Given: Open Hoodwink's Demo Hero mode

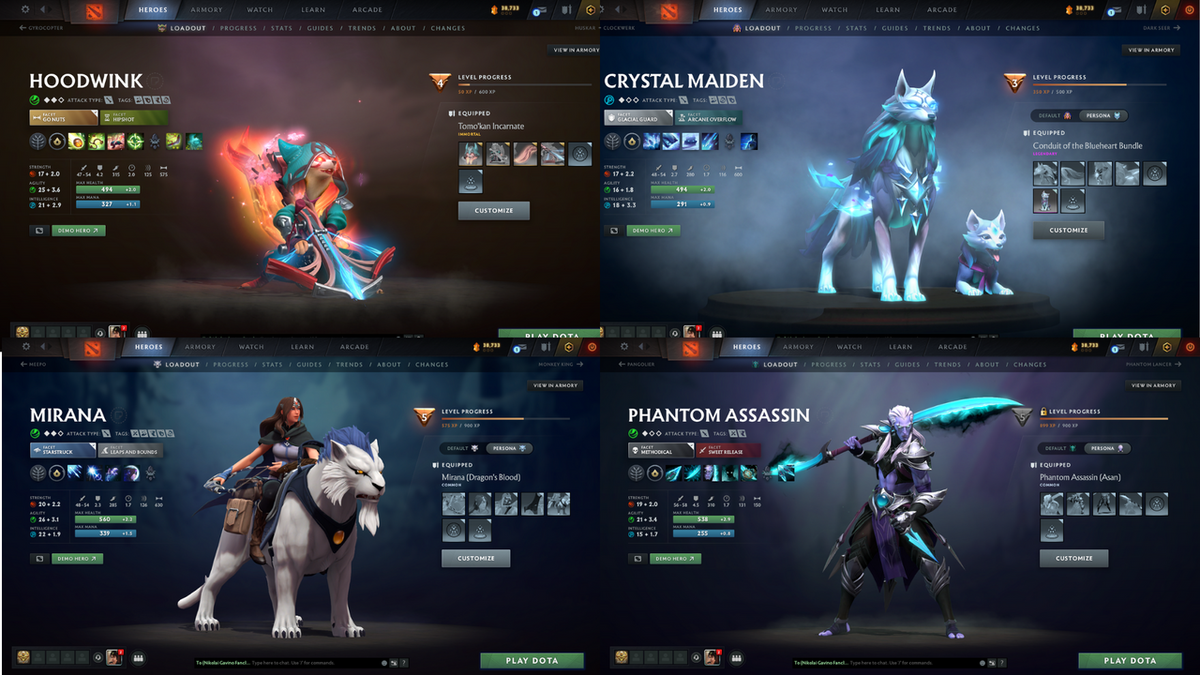Looking at the screenshot, I should [x=79, y=230].
